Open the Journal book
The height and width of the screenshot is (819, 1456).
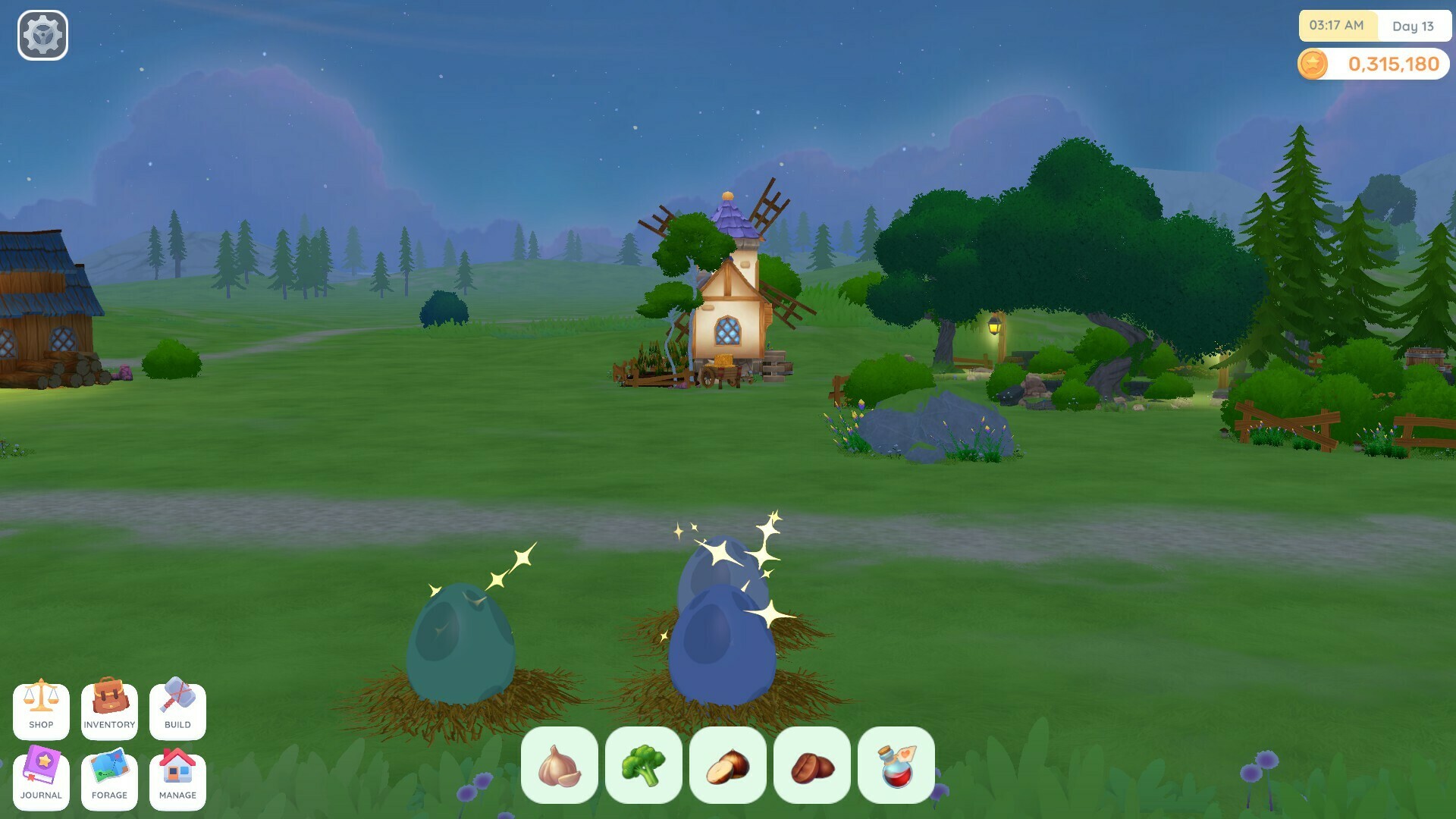(42, 780)
